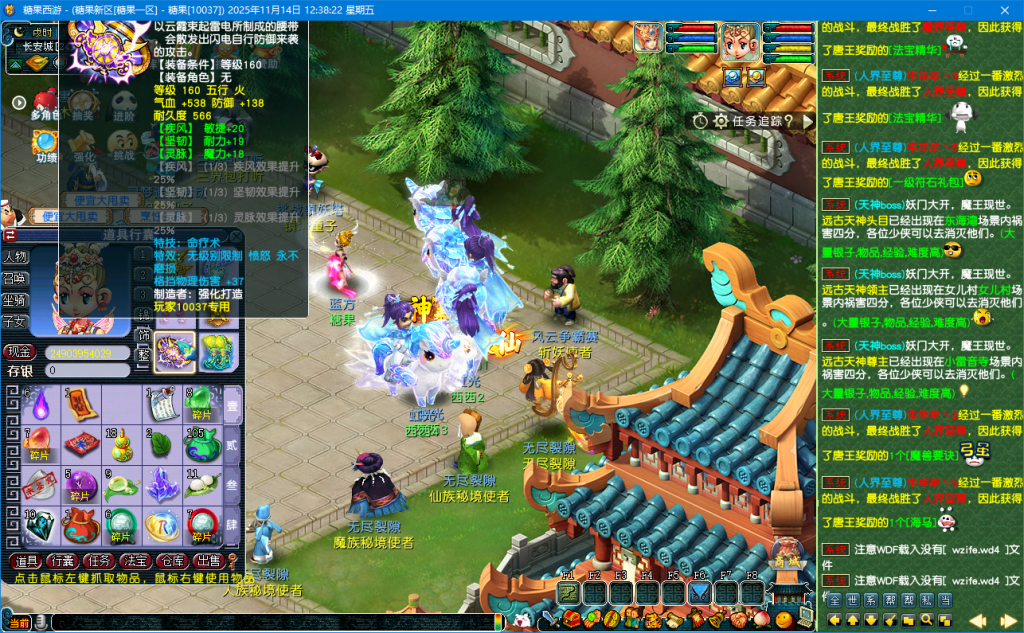Select the 任务 tab in the bag panel
The height and width of the screenshot is (633, 1024).
[x=99, y=561]
